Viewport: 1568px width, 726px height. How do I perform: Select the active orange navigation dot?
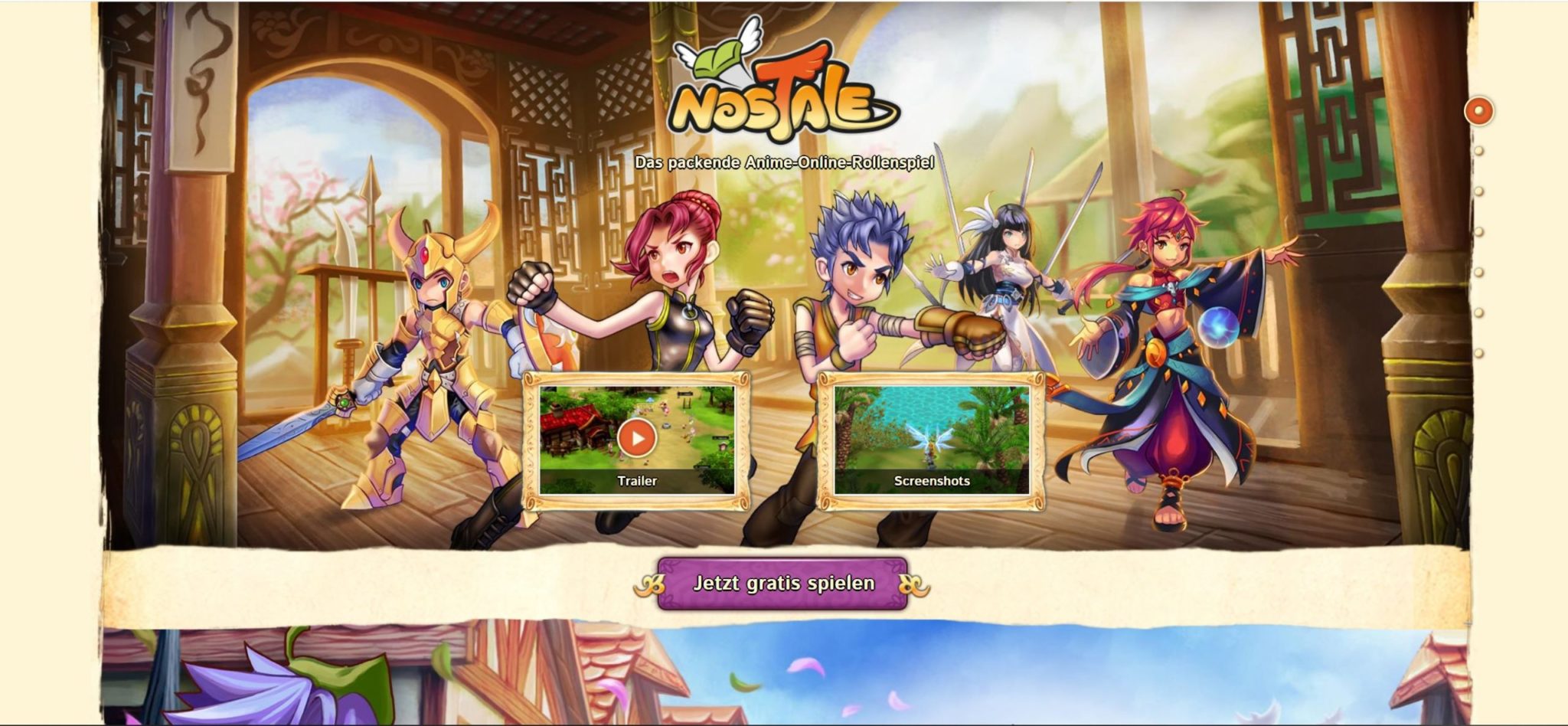(x=1479, y=110)
